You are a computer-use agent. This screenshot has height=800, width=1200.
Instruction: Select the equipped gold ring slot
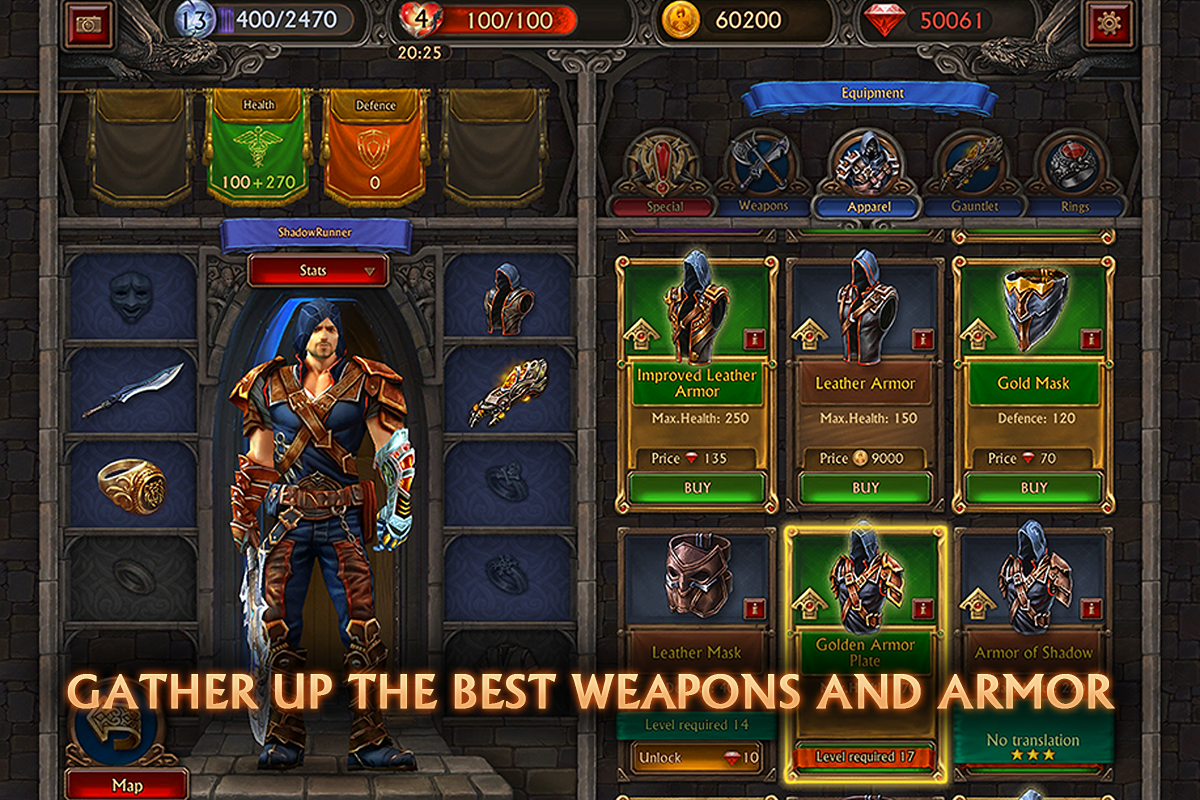pos(131,483)
